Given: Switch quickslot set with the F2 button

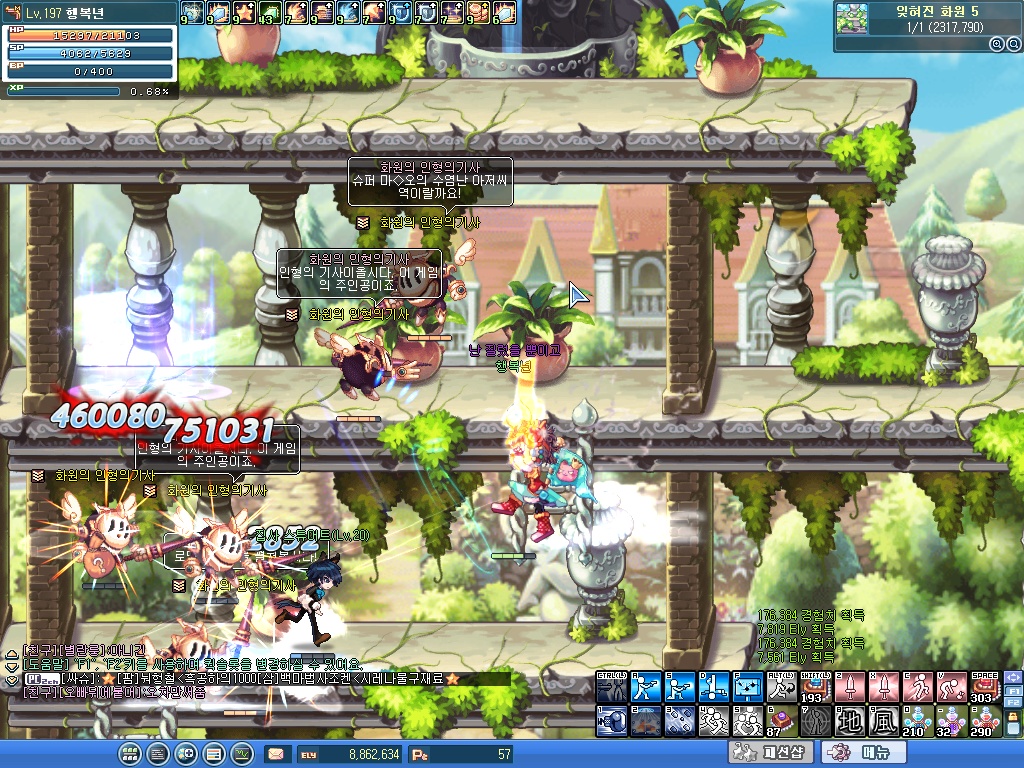Looking at the screenshot, I should (x=1012, y=704).
